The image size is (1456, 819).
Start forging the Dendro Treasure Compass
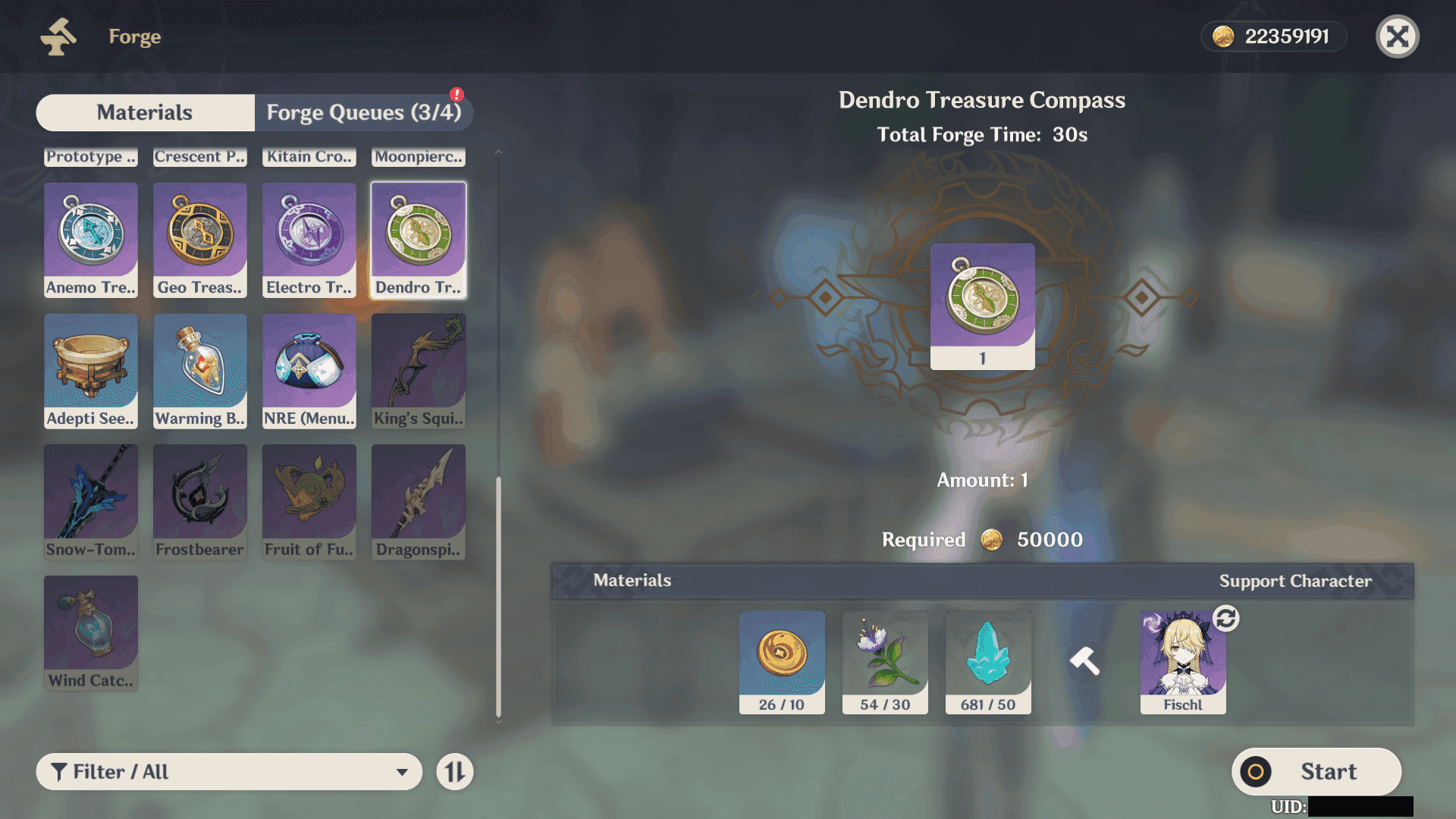coord(1316,772)
